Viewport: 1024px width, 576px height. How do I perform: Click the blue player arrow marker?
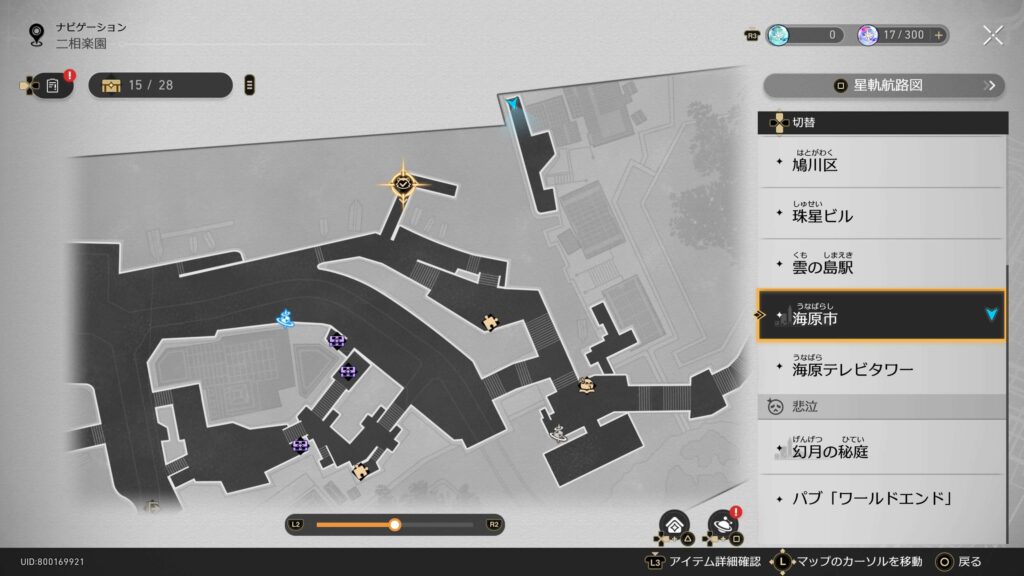pos(514,104)
